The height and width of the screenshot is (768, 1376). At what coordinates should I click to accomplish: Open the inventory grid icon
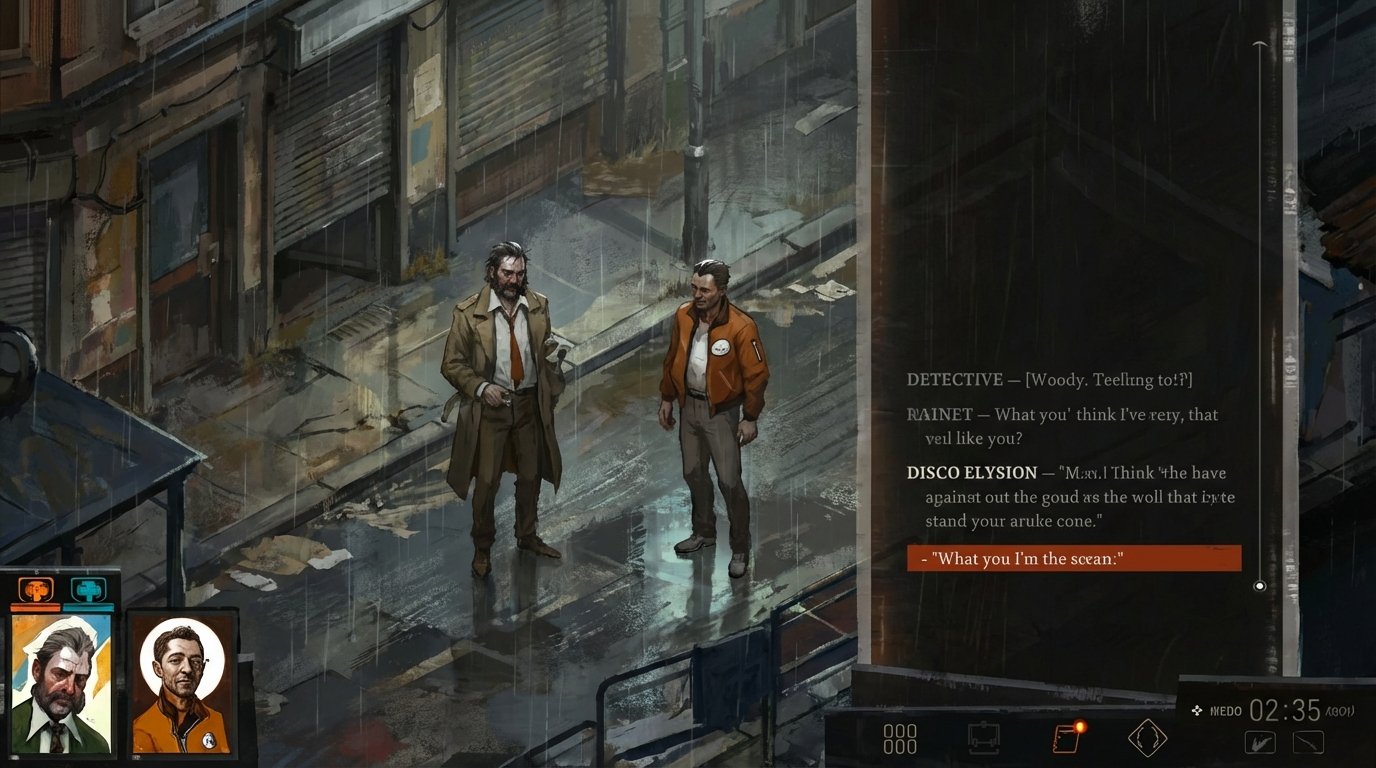click(900, 740)
